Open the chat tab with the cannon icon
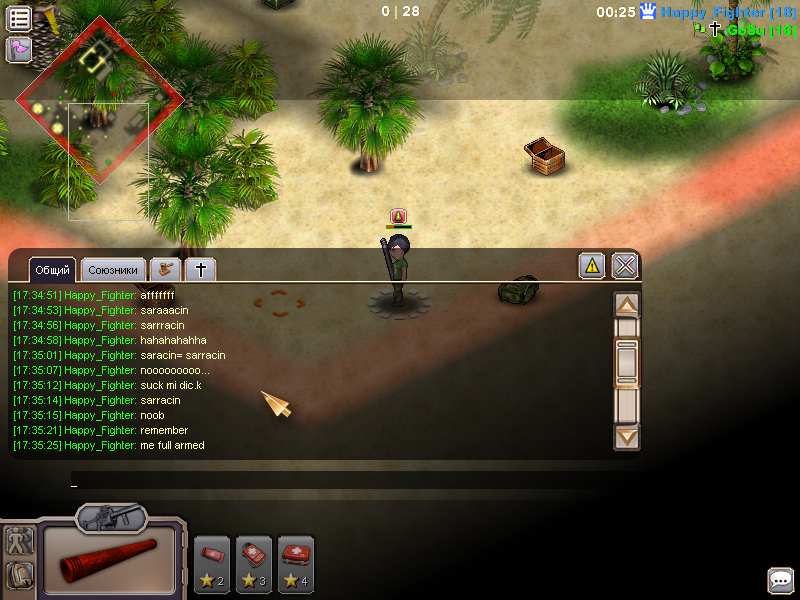The height and width of the screenshot is (600, 800). 165,270
